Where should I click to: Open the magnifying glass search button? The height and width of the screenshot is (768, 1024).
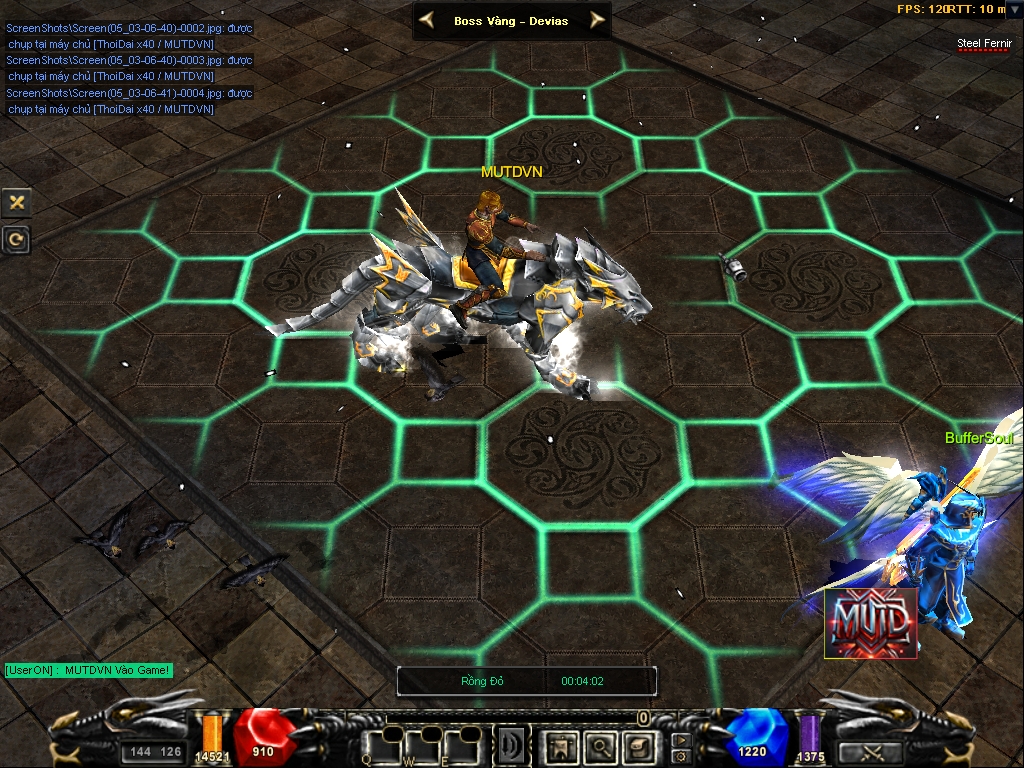pyautogui.click(x=599, y=745)
